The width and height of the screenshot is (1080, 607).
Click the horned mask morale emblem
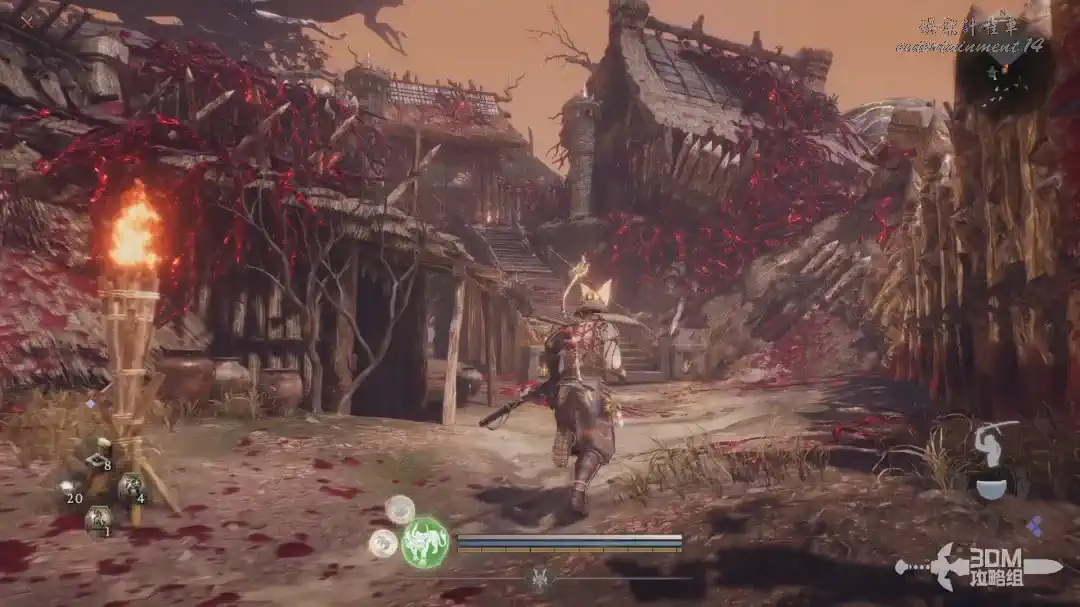tap(540, 577)
